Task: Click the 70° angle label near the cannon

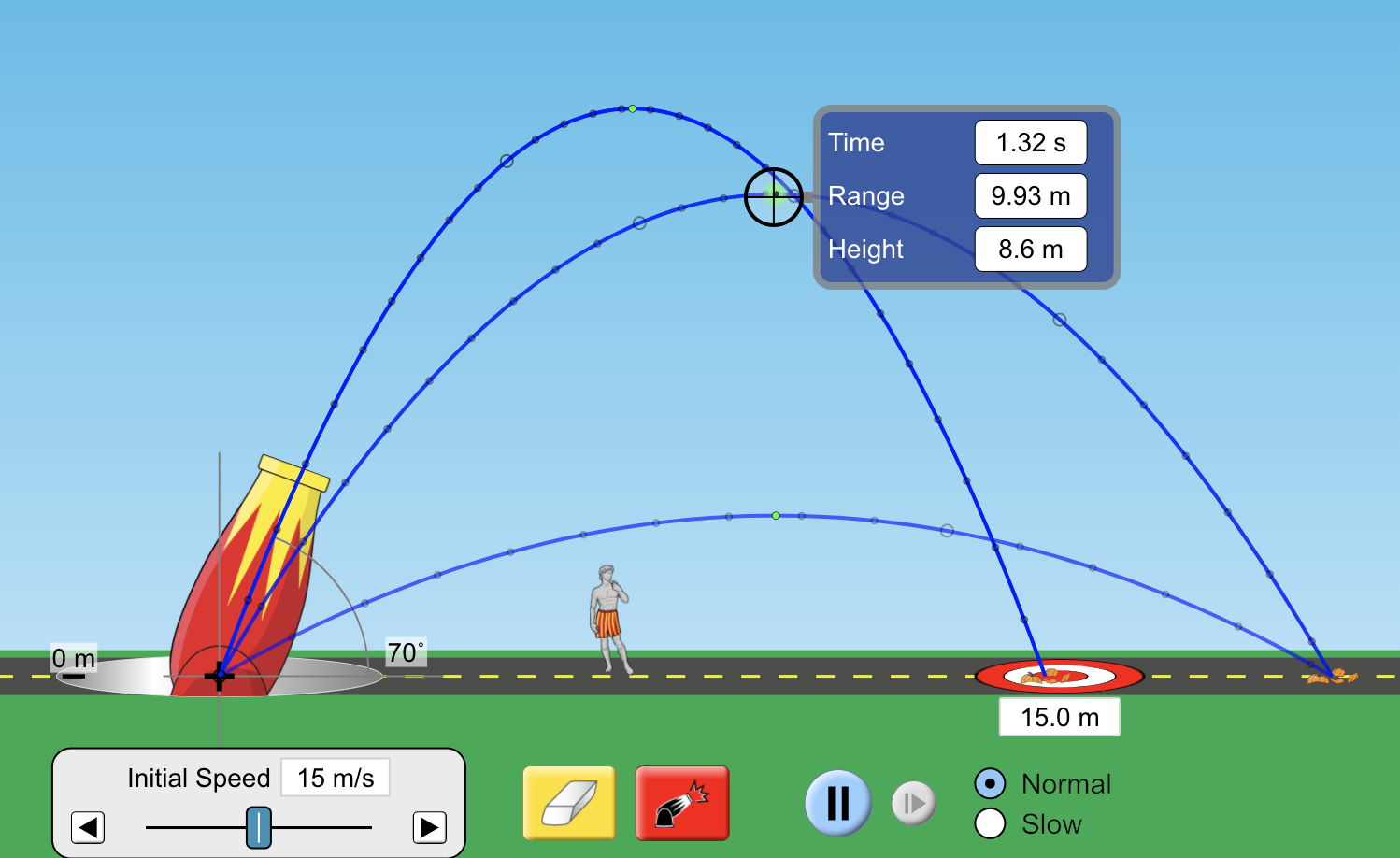Action: [x=404, y=654]
